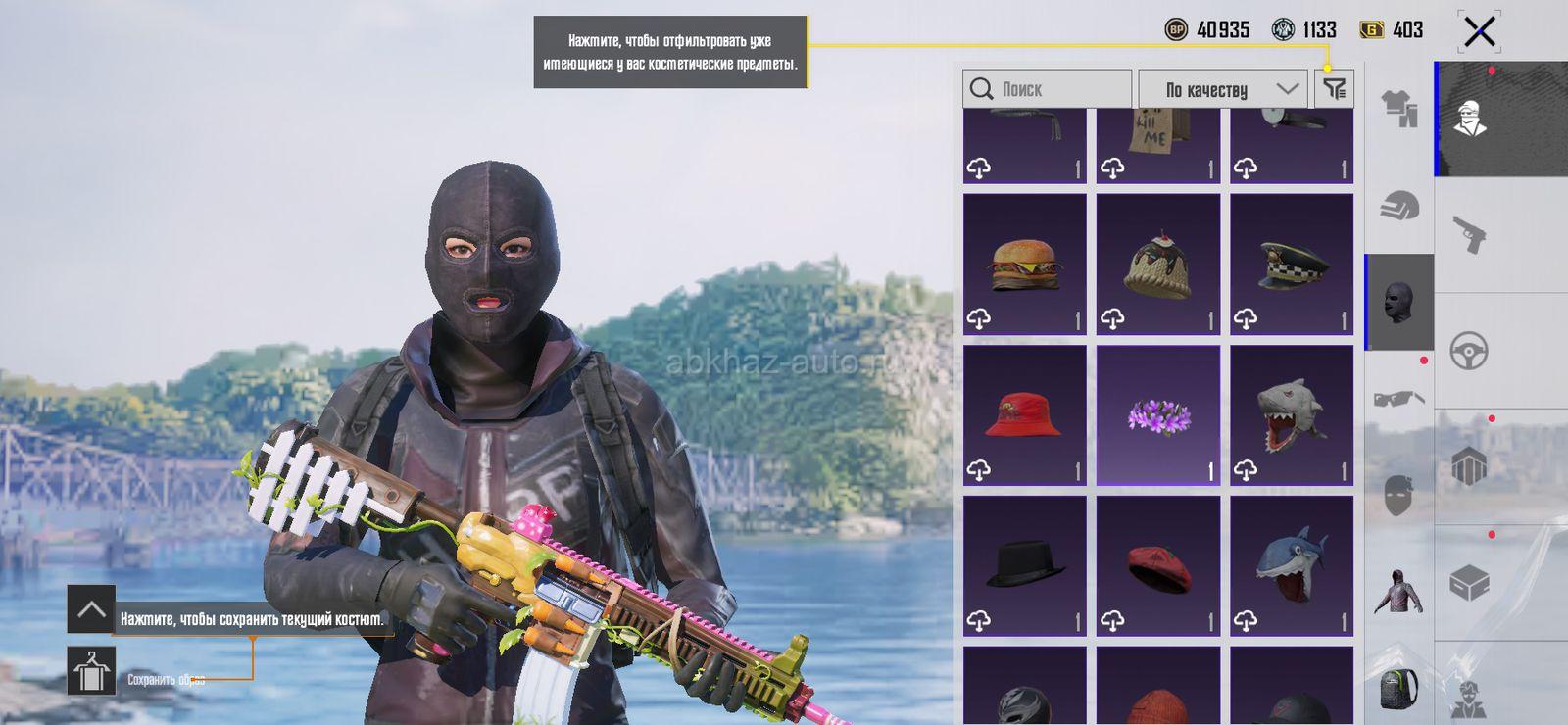The width and height of the screenshot is (1568, 725).
Task: Open the По качеству sort dropdown
Action: [1222, 89]
